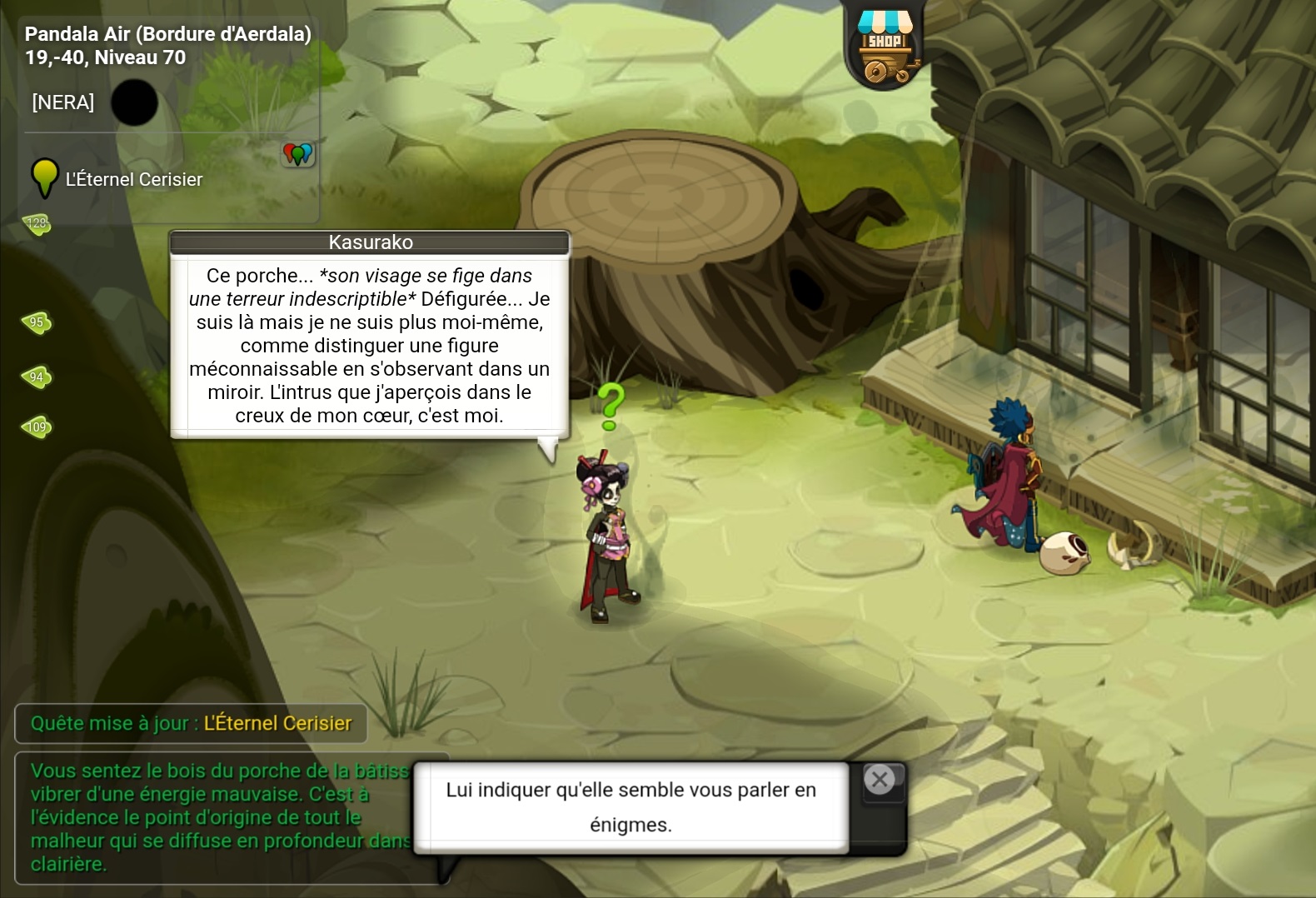The height and width of the screenshot is (898, 1316).
Task: Open the quest updated notification banner
Action: (191, 723)
